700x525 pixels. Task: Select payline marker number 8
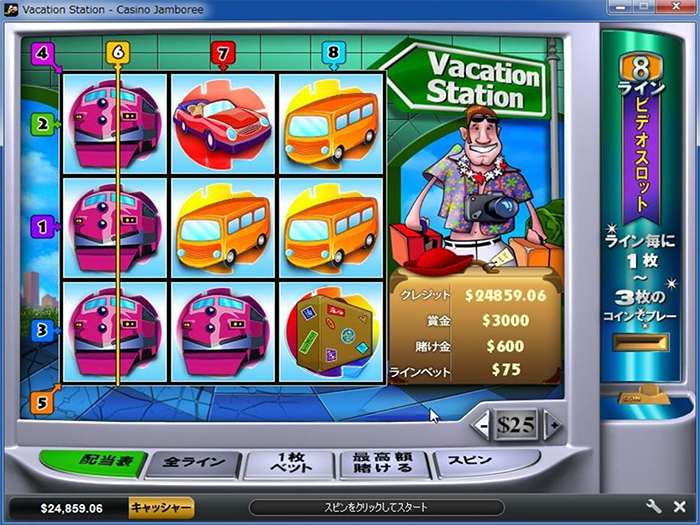point(333,51)
